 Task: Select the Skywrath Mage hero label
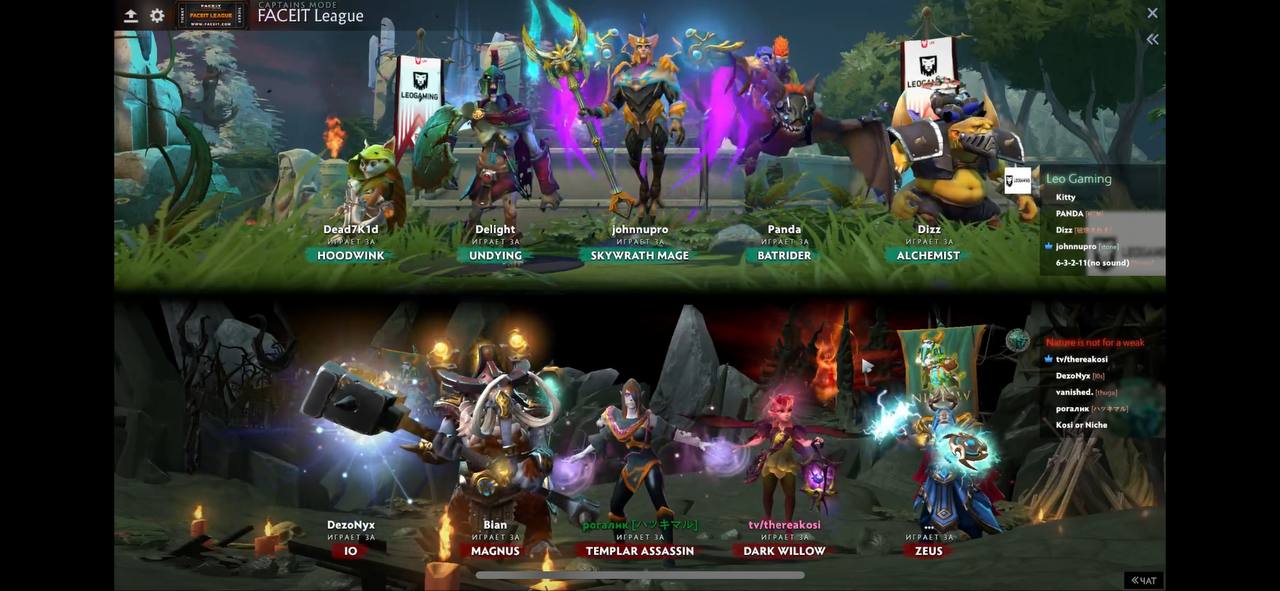(x=640, y=256)
